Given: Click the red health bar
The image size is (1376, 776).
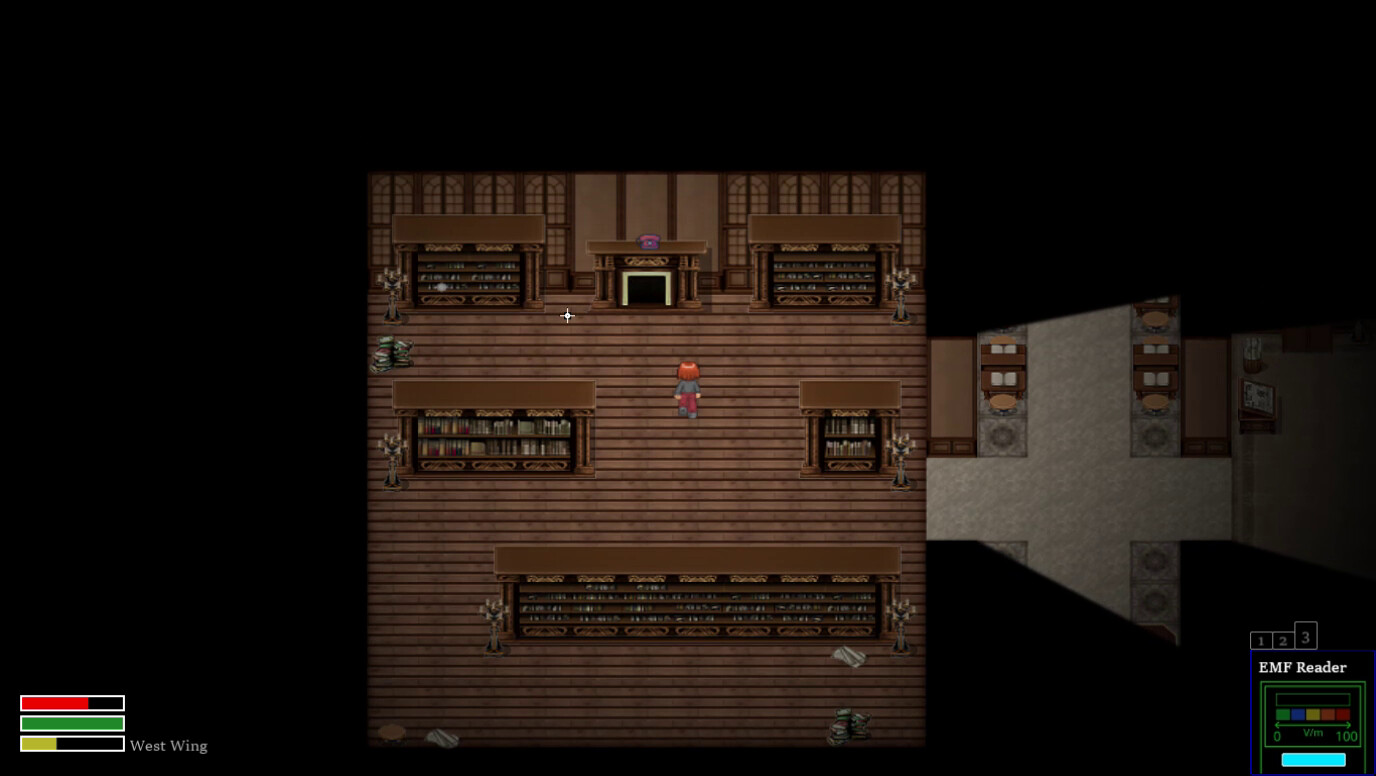Looking at the screenshot, I should 55,701.
